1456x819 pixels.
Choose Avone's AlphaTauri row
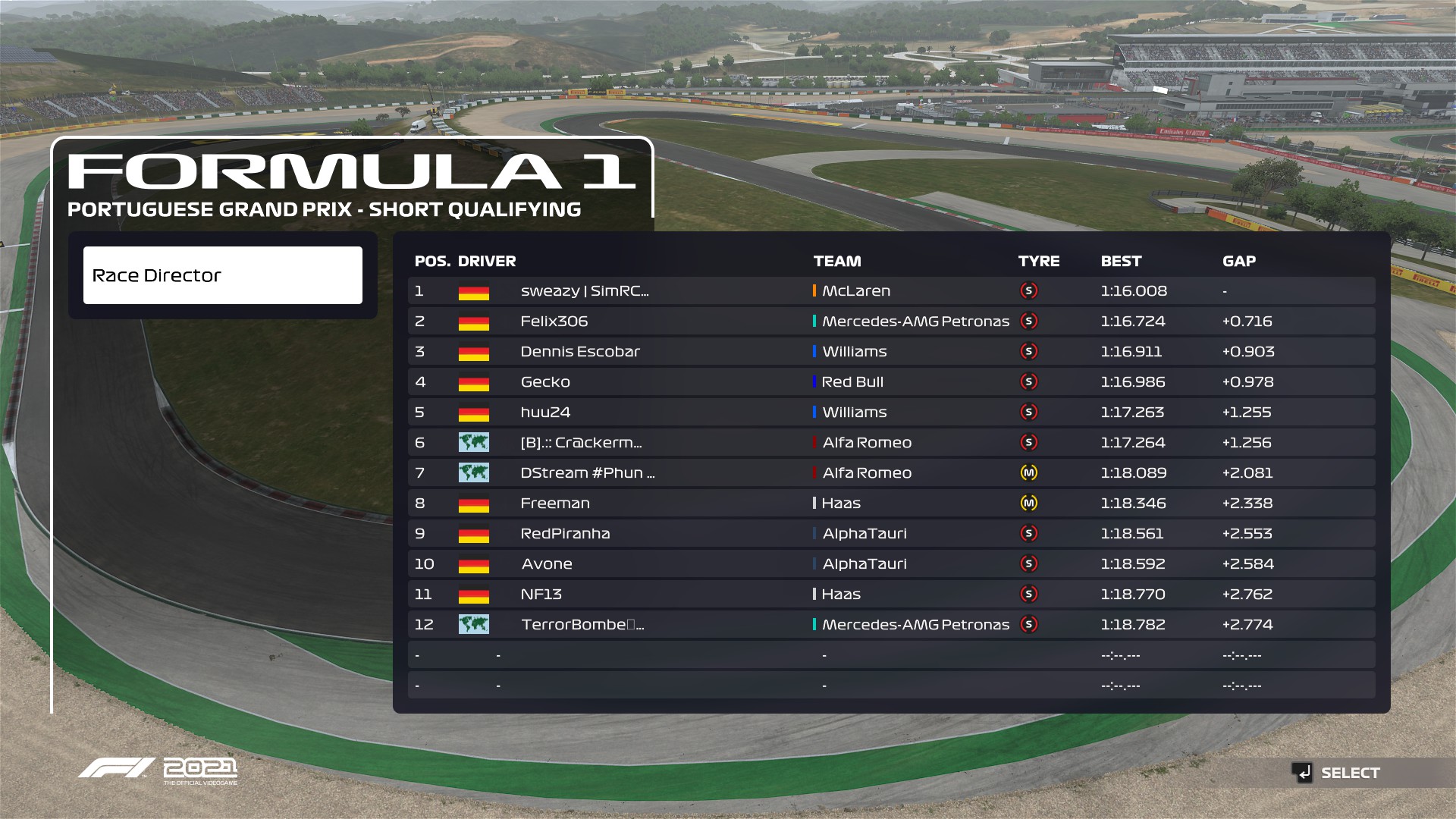547,564
